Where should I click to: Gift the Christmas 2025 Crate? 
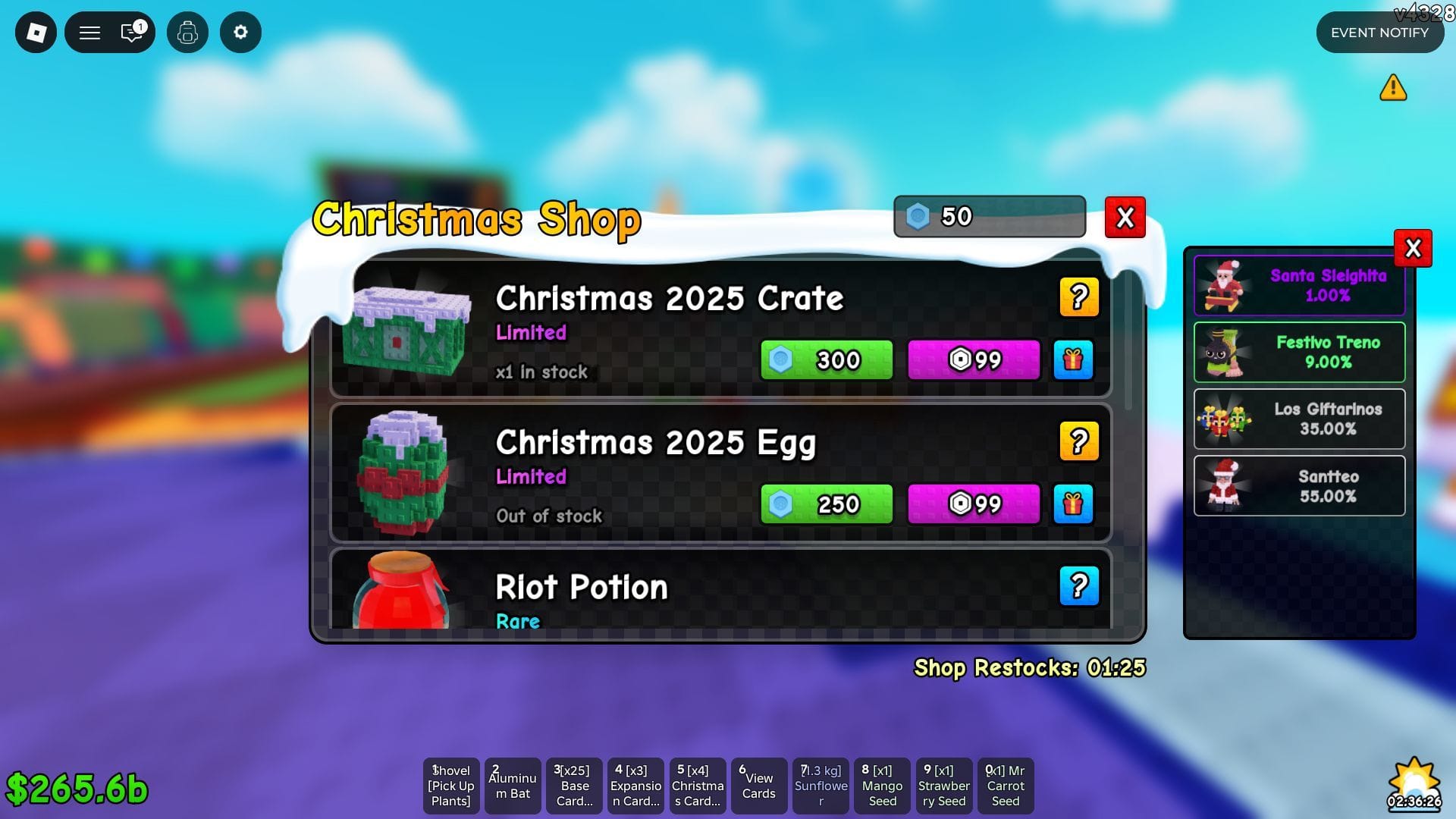(x=1074, y=360)
